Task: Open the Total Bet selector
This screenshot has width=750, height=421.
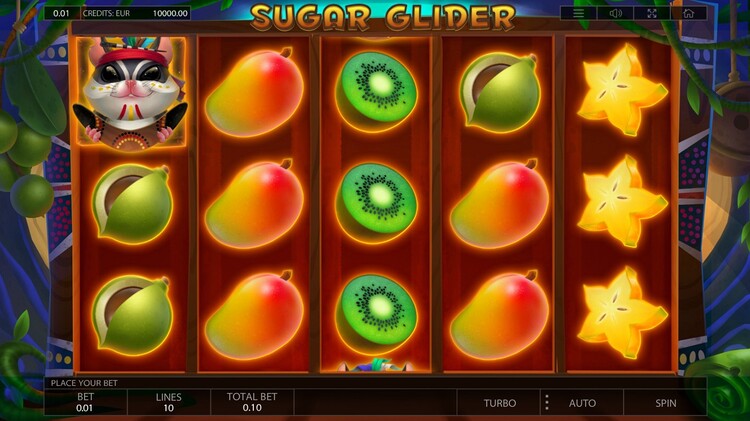Action: coord(251,403)
